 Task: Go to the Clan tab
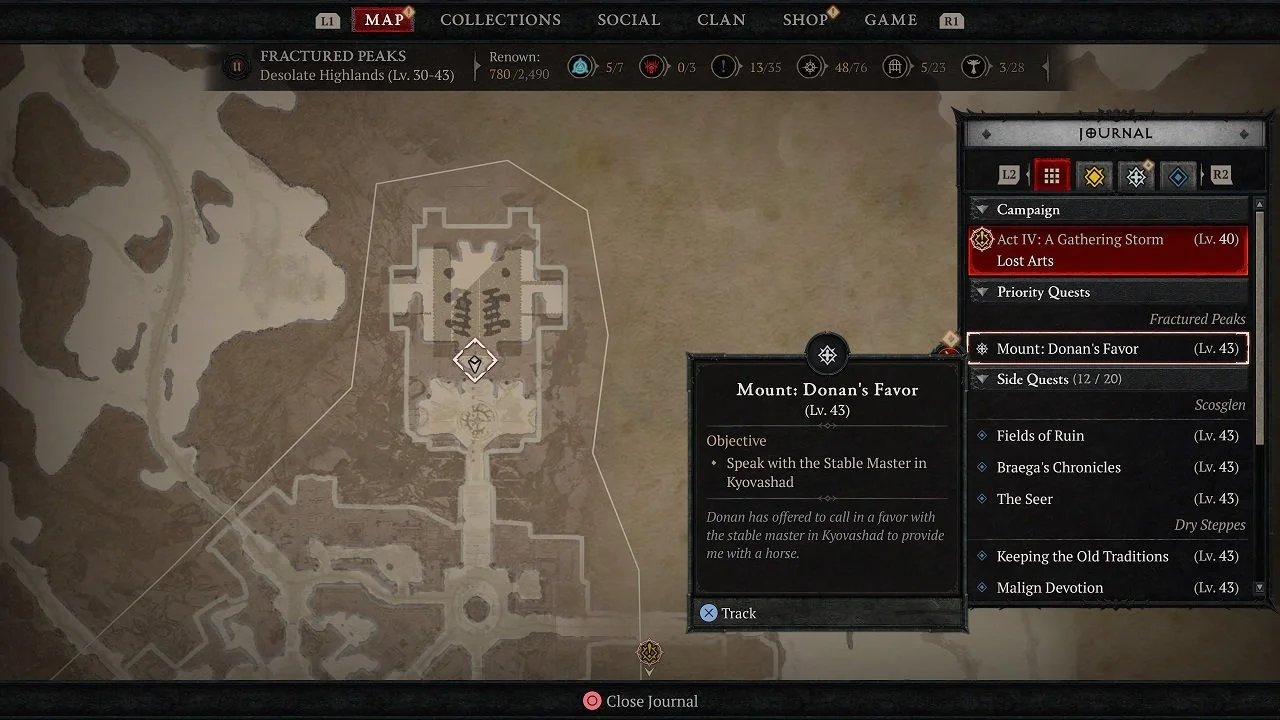click(723, 20)
